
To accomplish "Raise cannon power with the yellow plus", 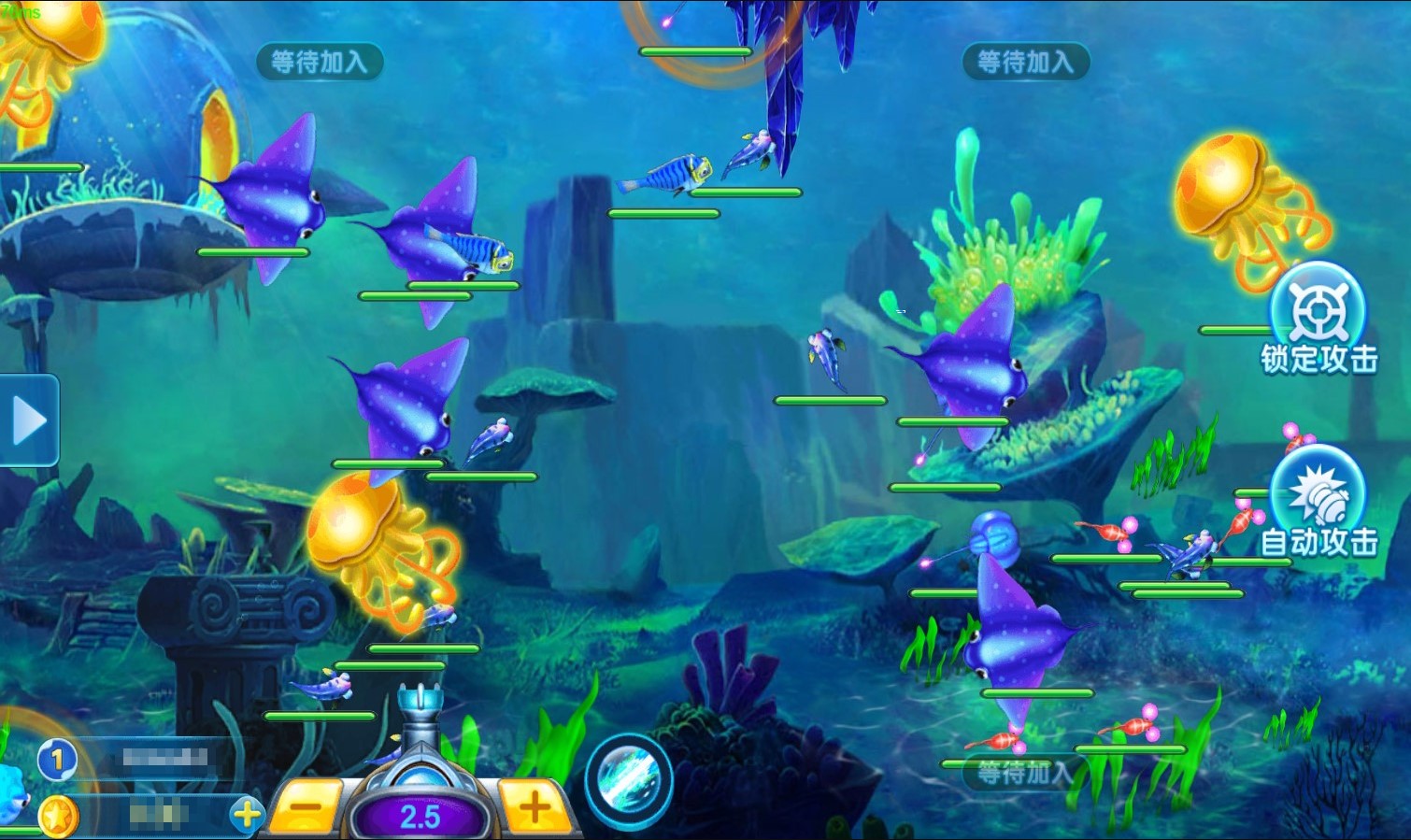I will (x=534, y=806).
